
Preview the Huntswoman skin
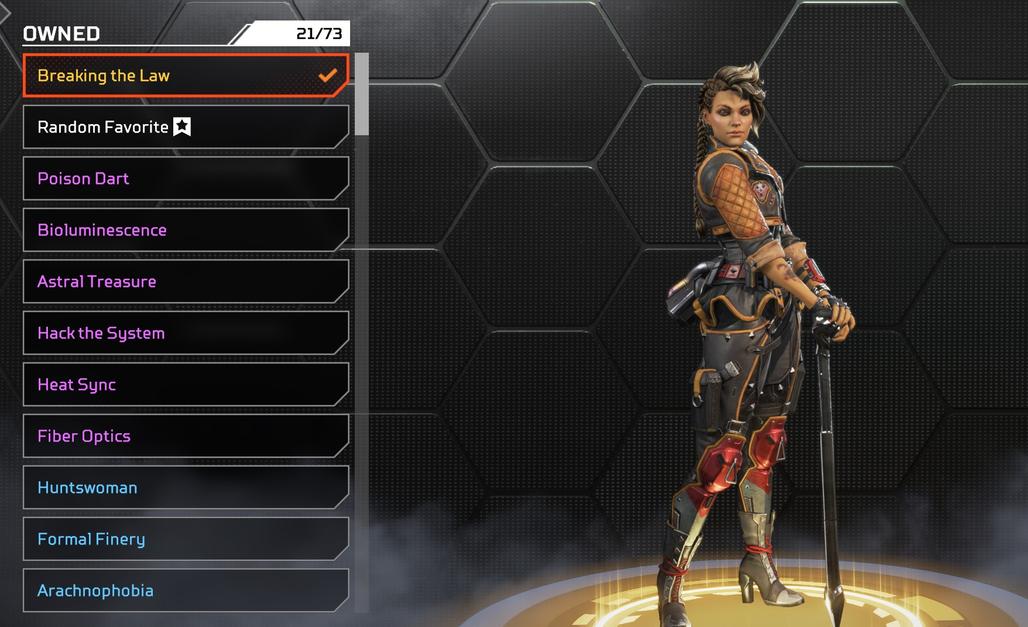(x=185, y=488)
